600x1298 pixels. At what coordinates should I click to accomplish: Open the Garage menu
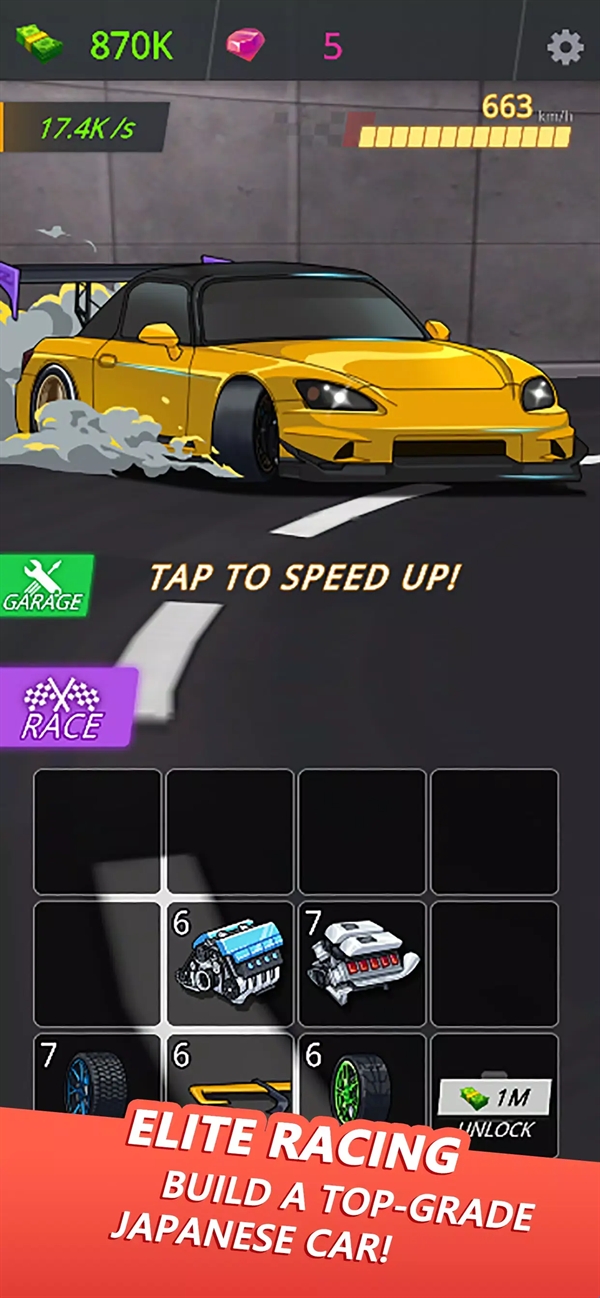[45, 585]
